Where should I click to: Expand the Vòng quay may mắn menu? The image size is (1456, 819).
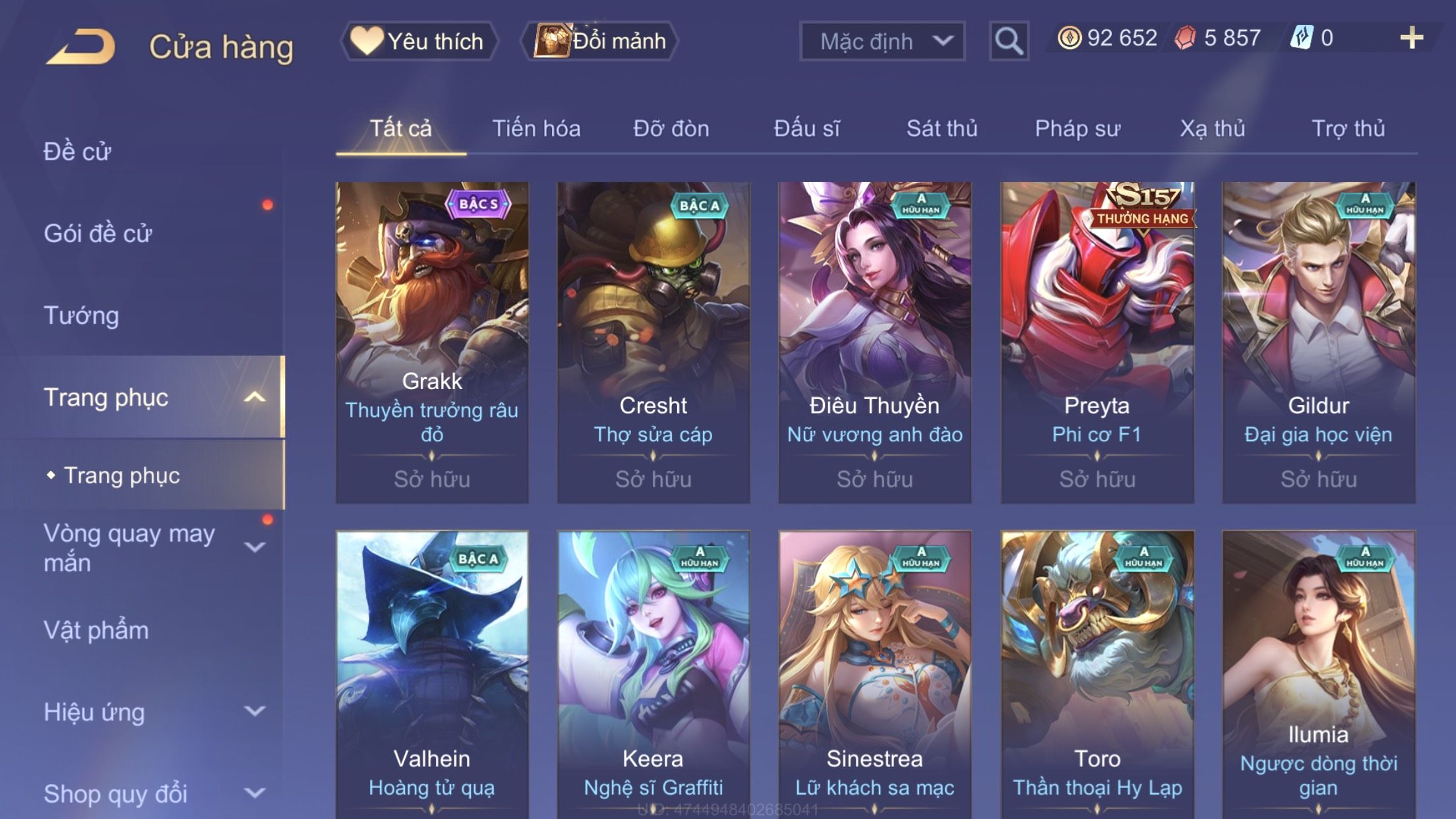[x=255, y=547]
